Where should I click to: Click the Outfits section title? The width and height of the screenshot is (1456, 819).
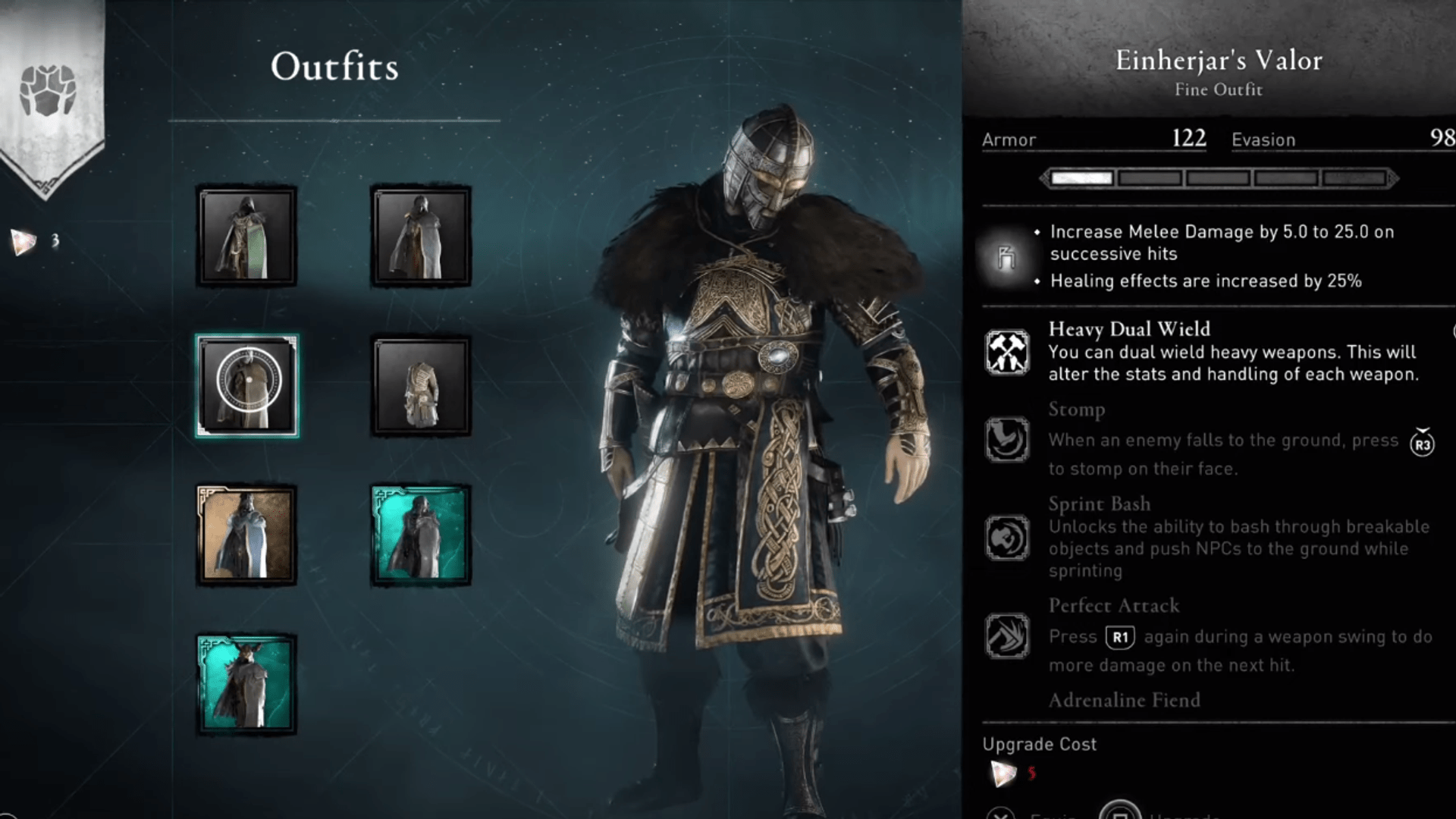(x=336, y=67)
